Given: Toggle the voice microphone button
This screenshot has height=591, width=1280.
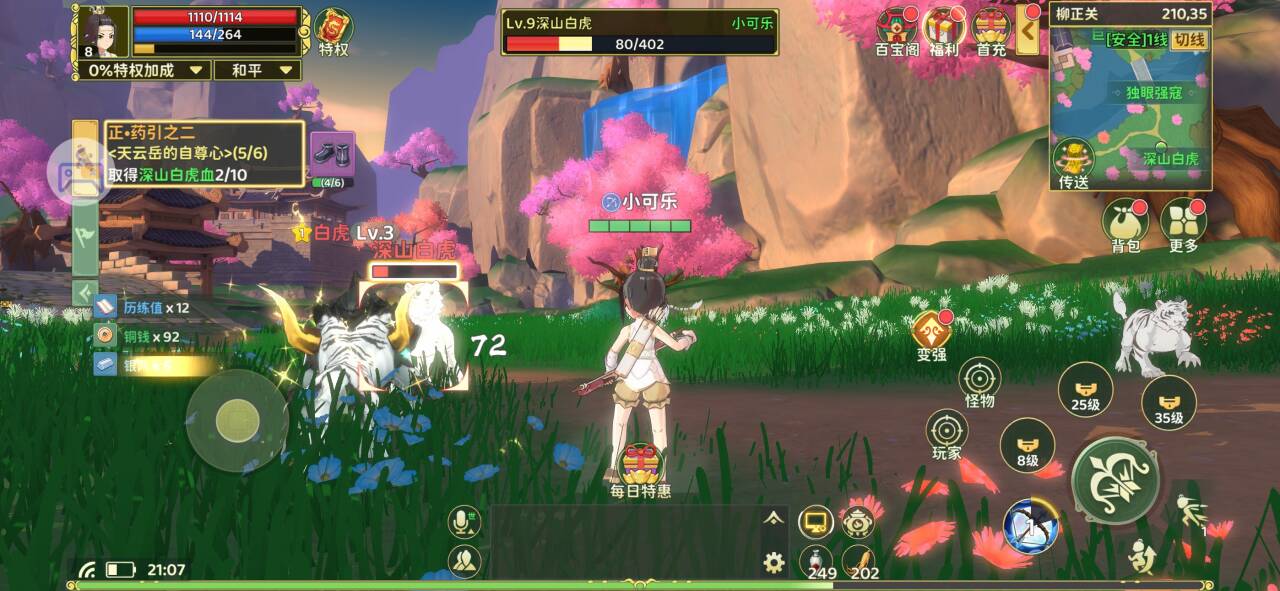Looking at the screenshot, I should [x=463, y=521].
